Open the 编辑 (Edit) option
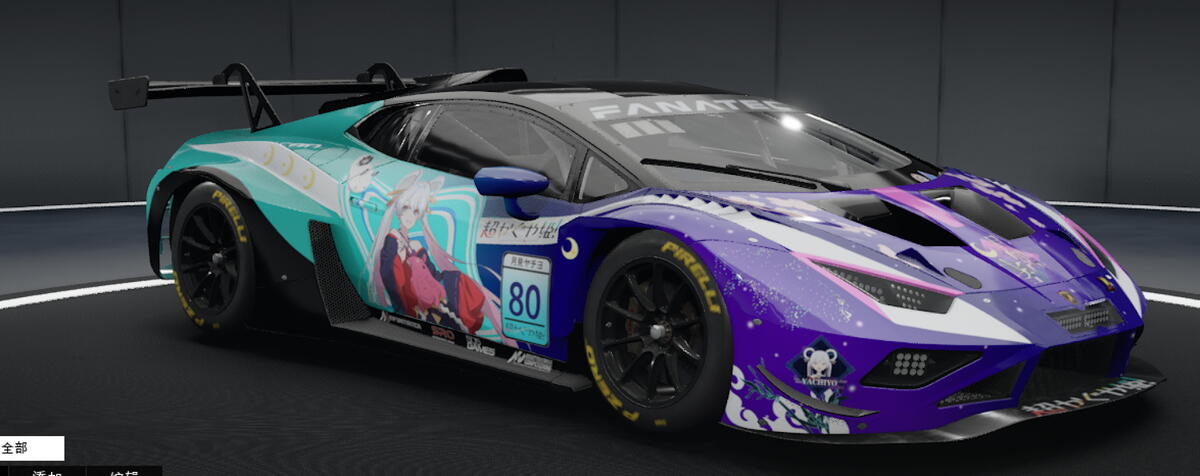Viewport: 1200px width, 476px height. [x=122, y=471]
